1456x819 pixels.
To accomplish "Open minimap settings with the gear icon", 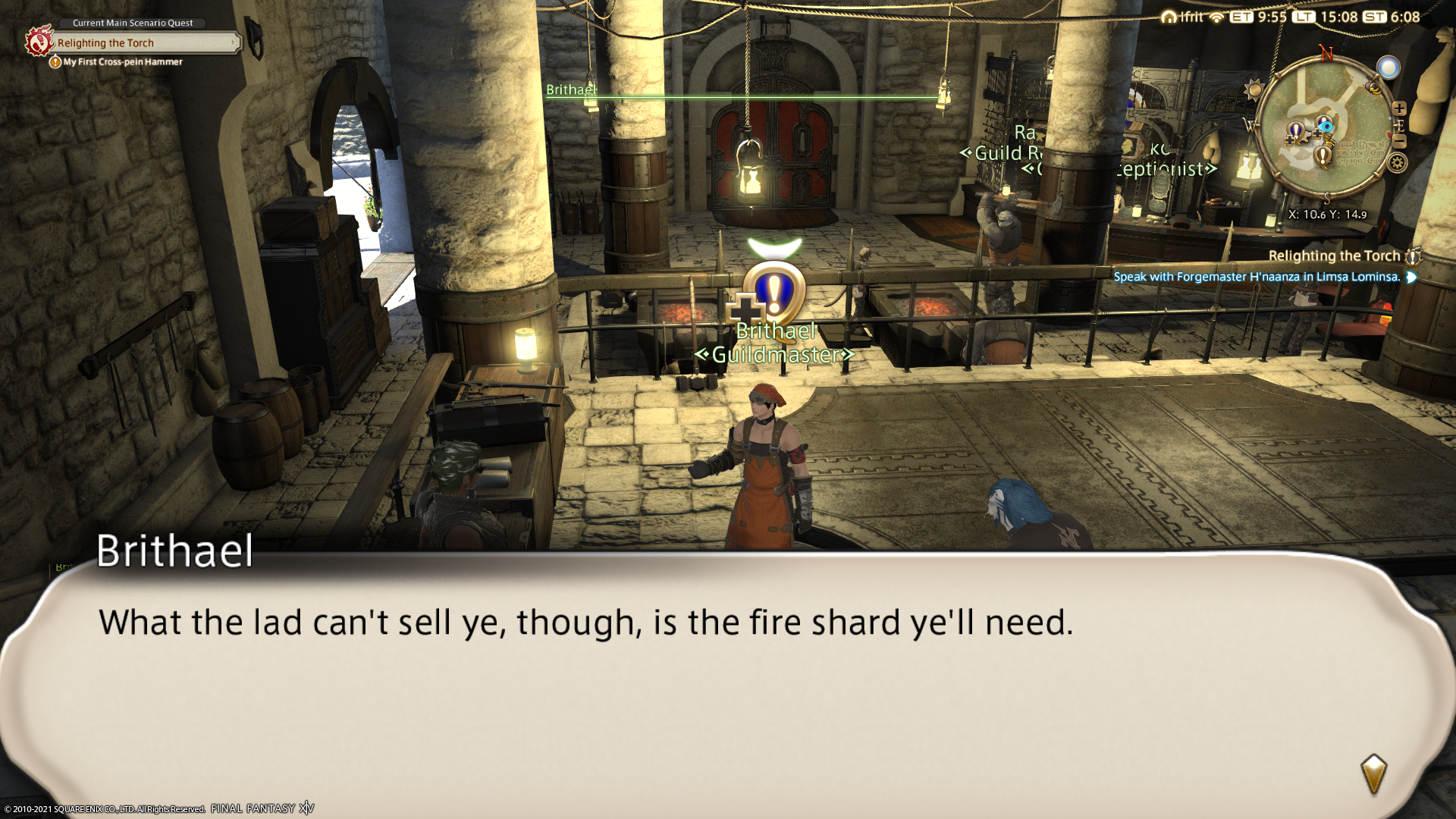I will 1397,162.
